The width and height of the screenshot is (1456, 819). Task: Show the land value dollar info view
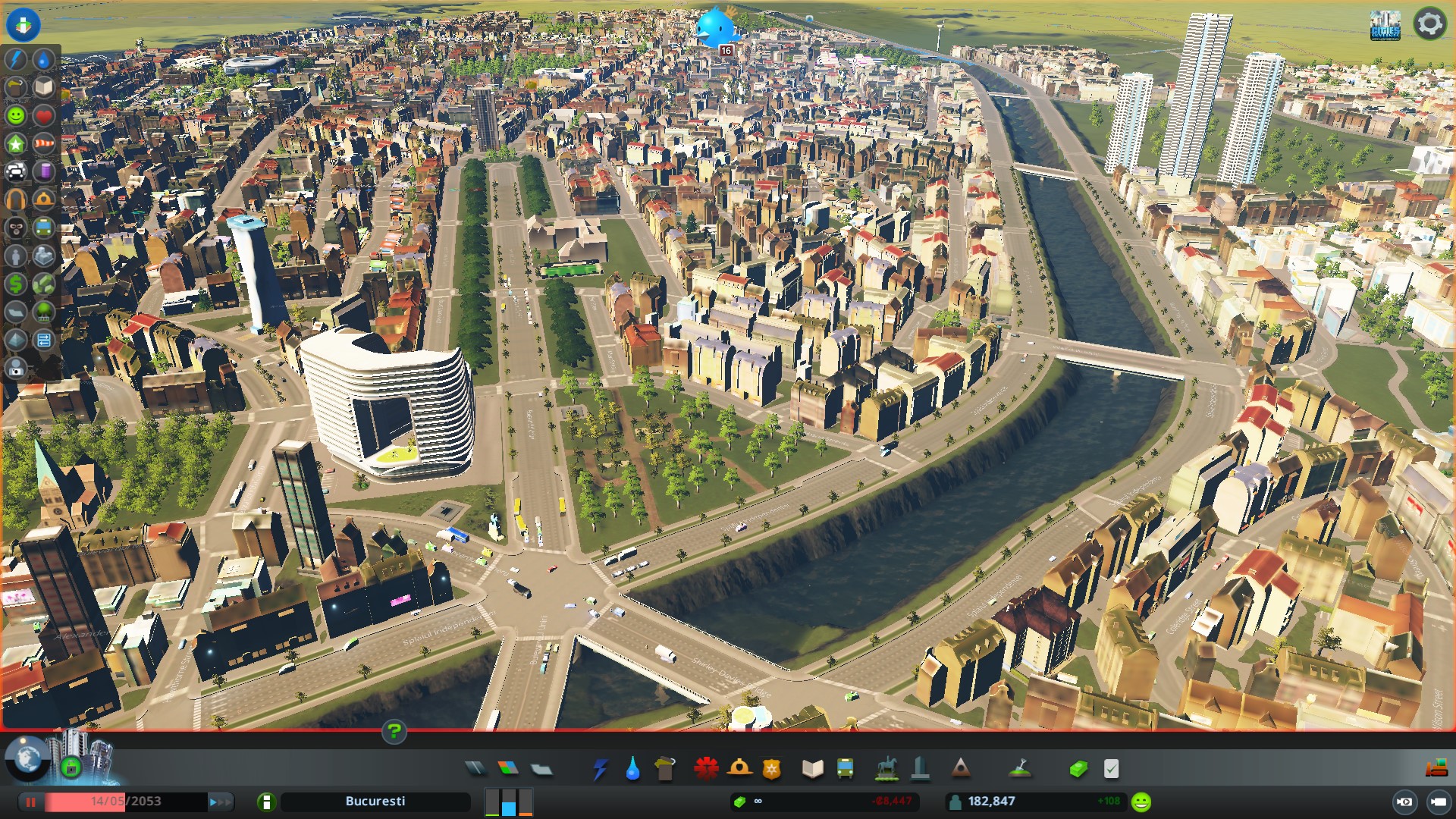pos(16,284)
